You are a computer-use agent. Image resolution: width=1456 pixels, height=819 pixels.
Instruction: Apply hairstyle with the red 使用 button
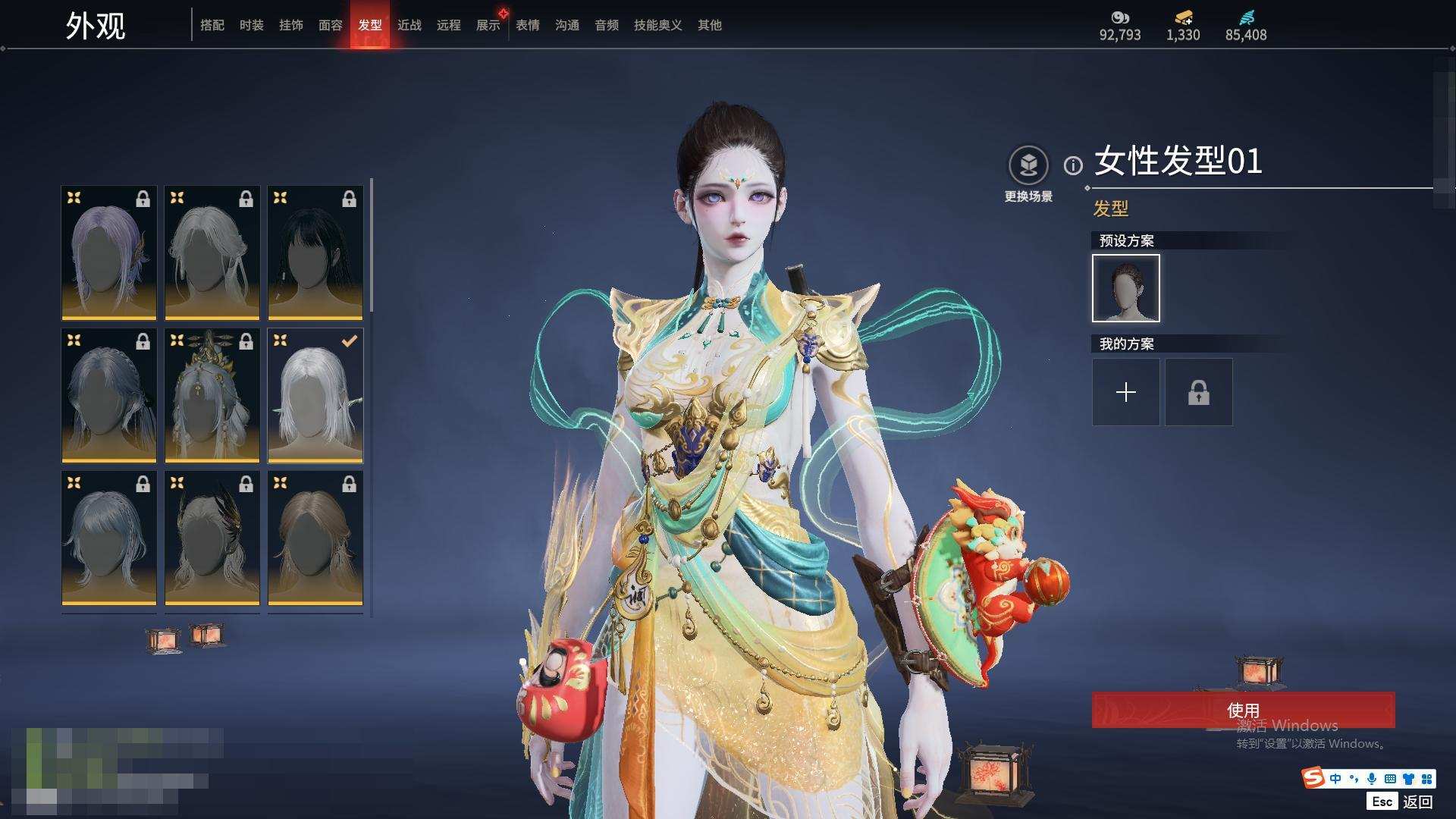click(1243, 710)
